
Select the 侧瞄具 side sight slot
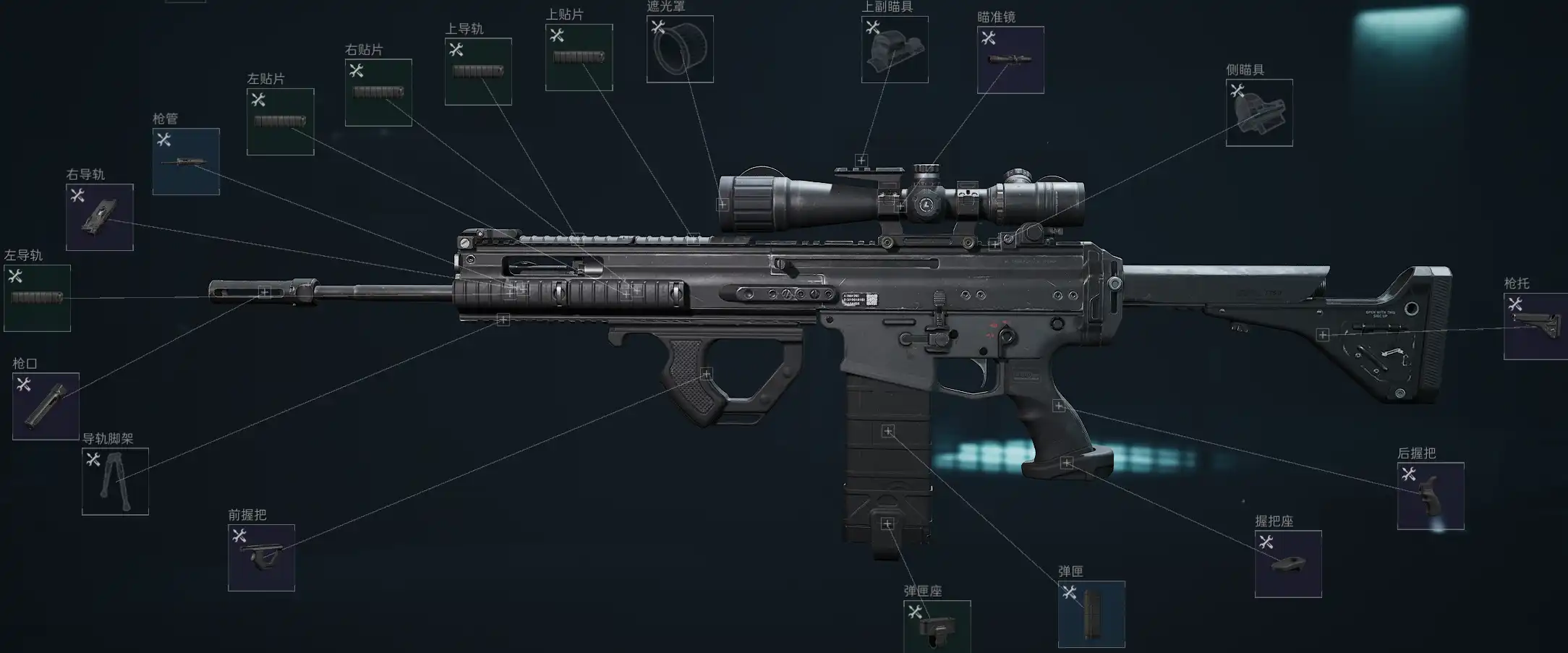1259,113
